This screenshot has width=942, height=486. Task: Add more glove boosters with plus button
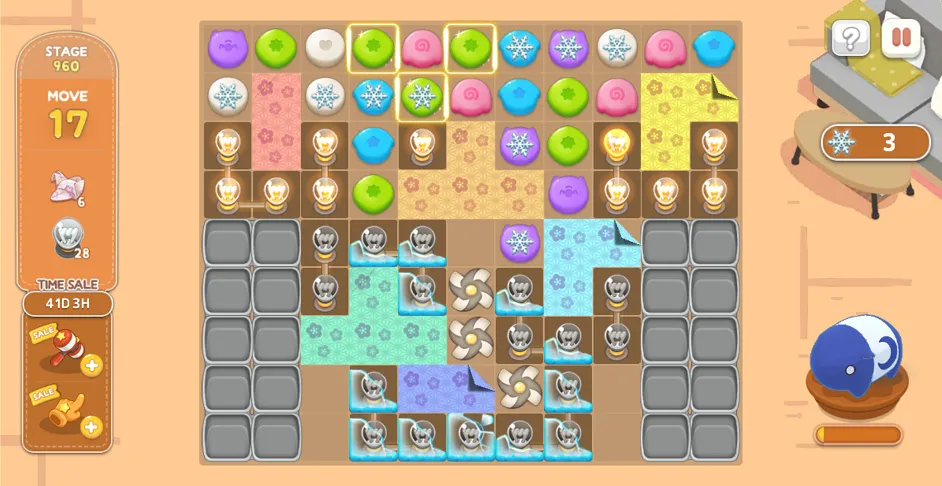[92, 426]
